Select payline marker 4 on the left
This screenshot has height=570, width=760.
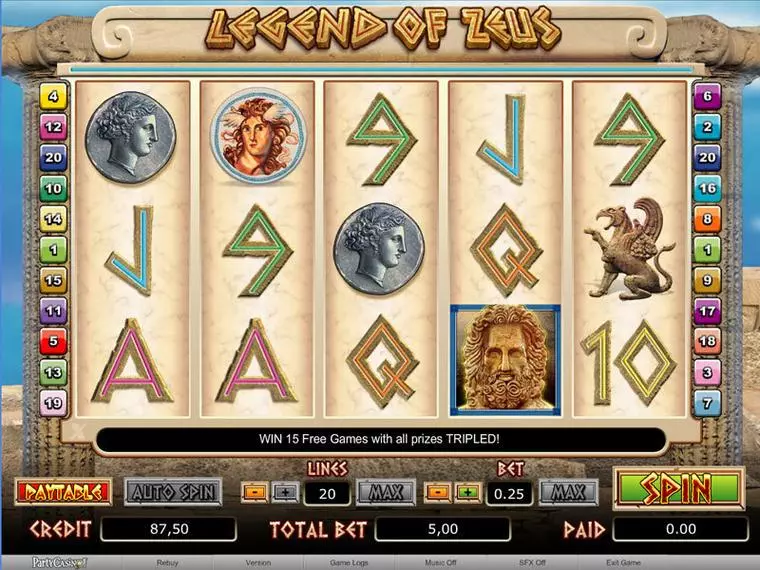tap(52, 98)
